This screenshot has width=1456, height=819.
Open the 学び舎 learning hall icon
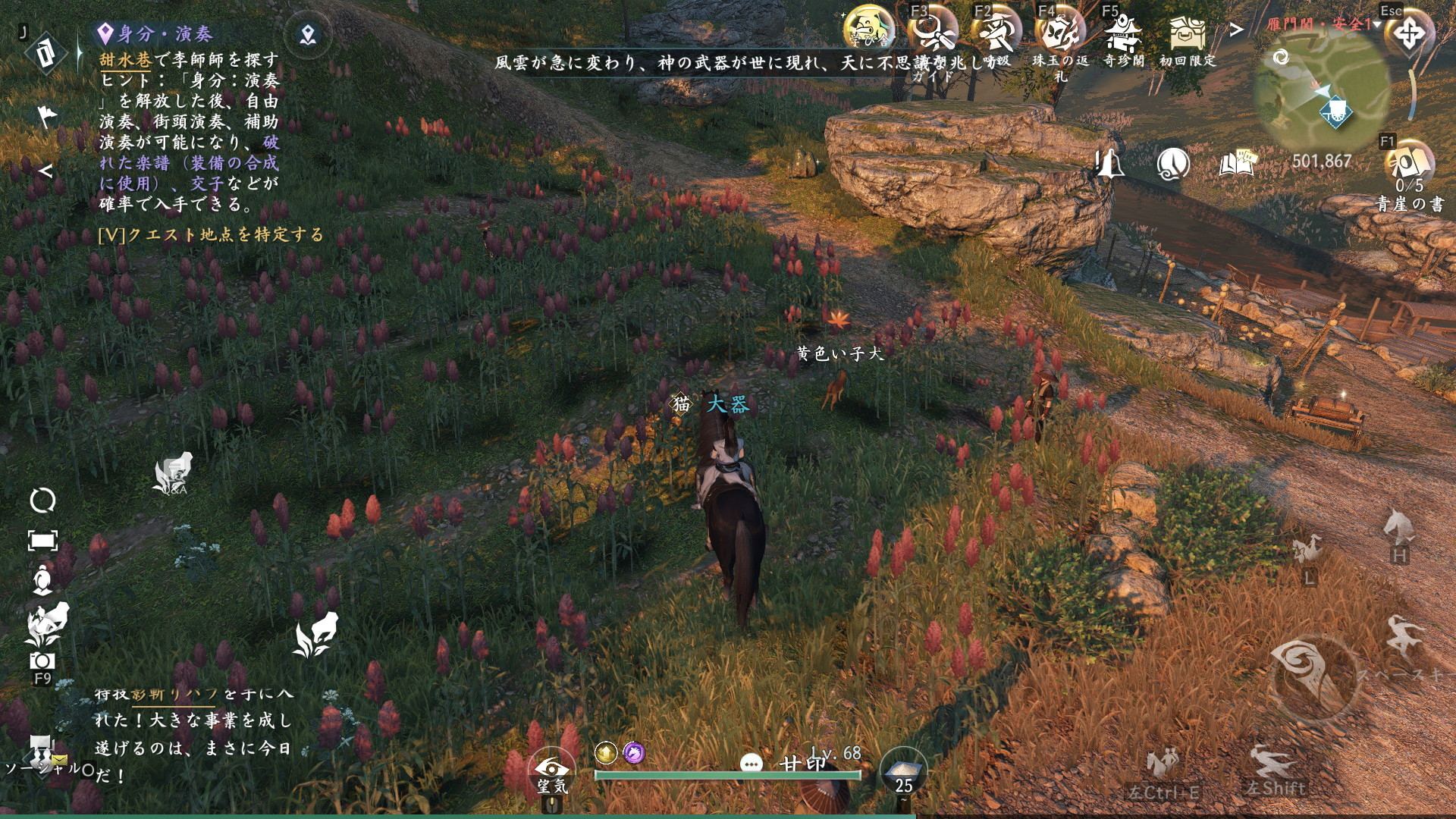[867, 30]
